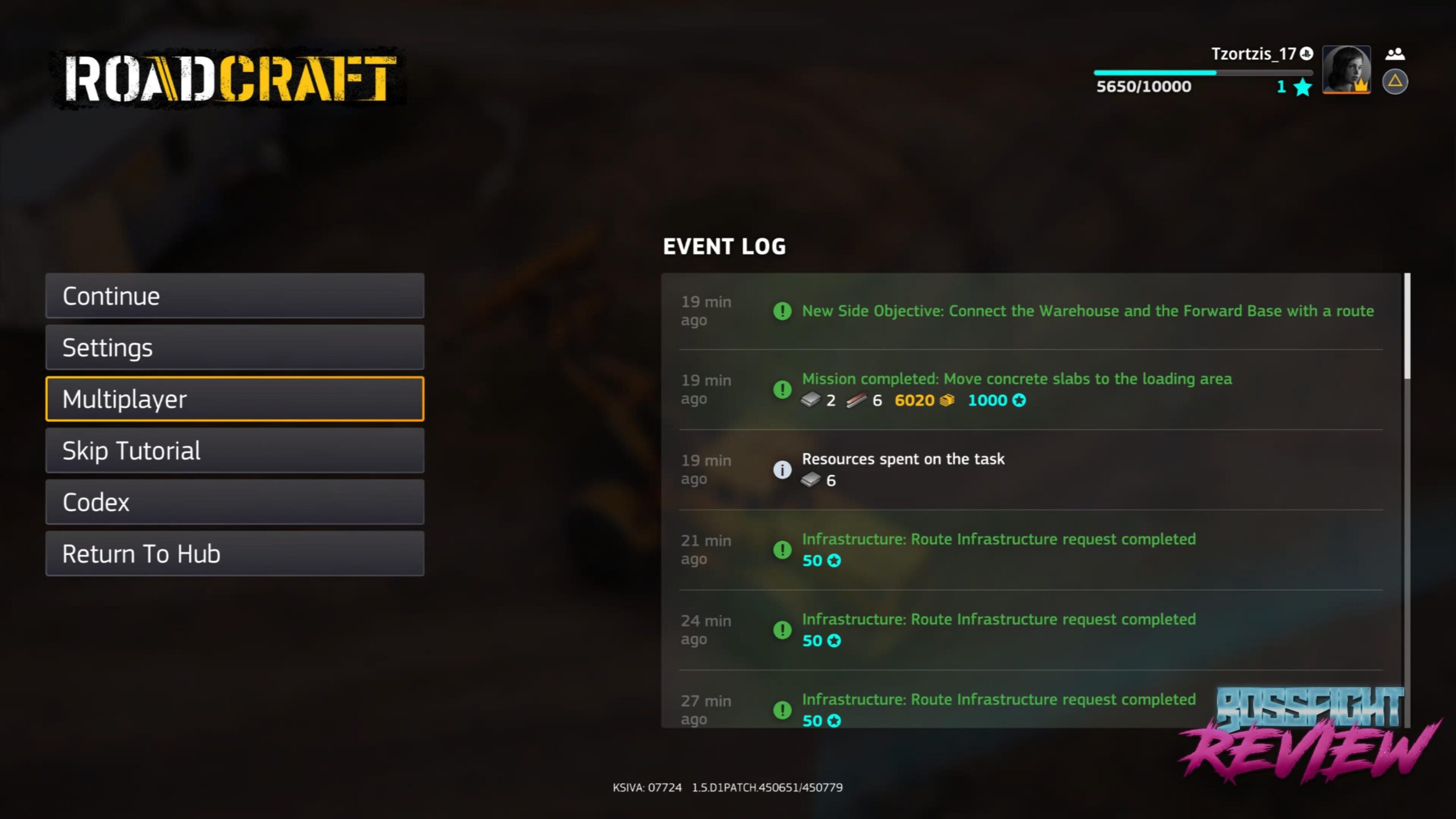Screen dimensions: 1456x819
Task: Open the friends list icon
Action: pyautogui.click(x=1395, y=55)
